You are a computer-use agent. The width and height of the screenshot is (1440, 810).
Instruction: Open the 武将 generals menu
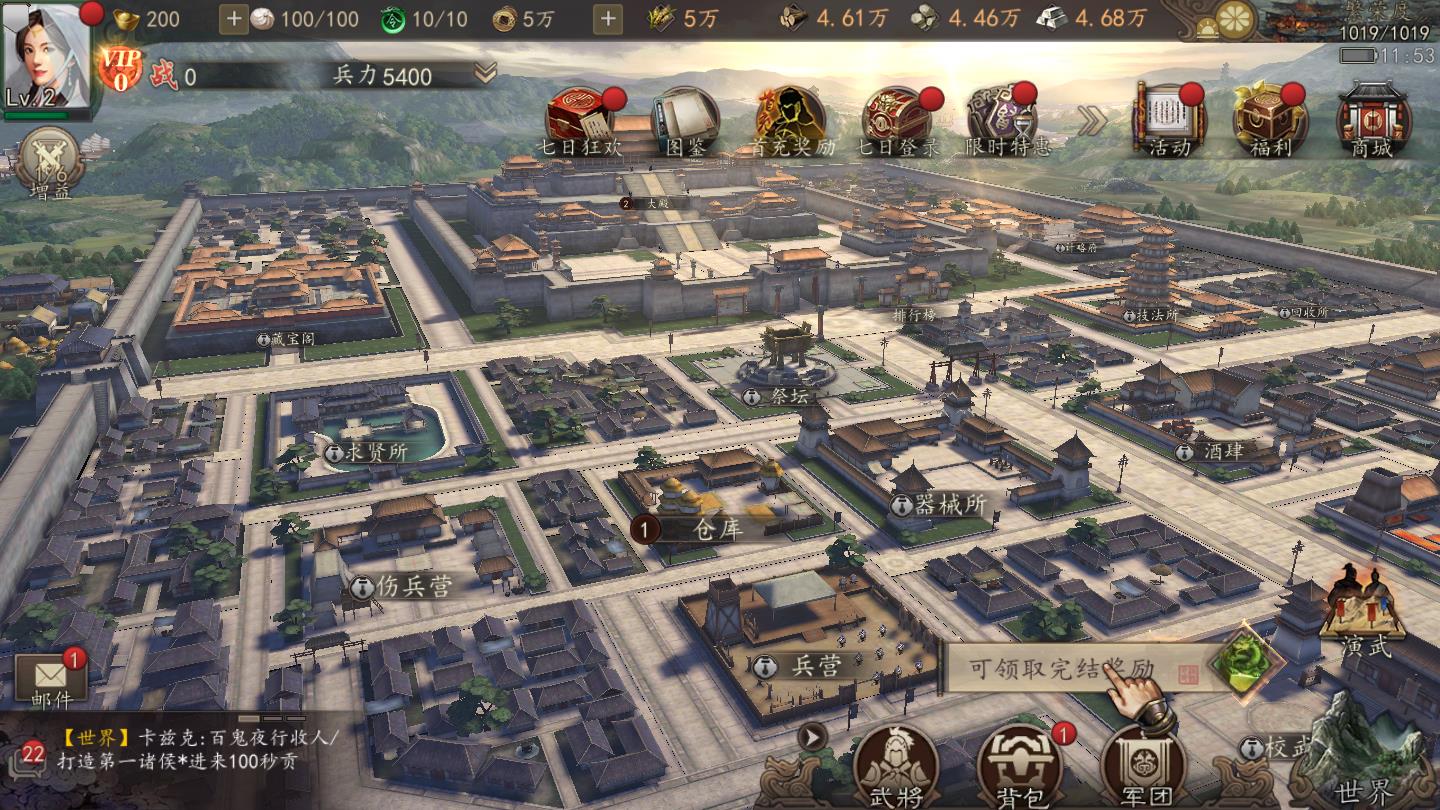click(x=894, y=767)
